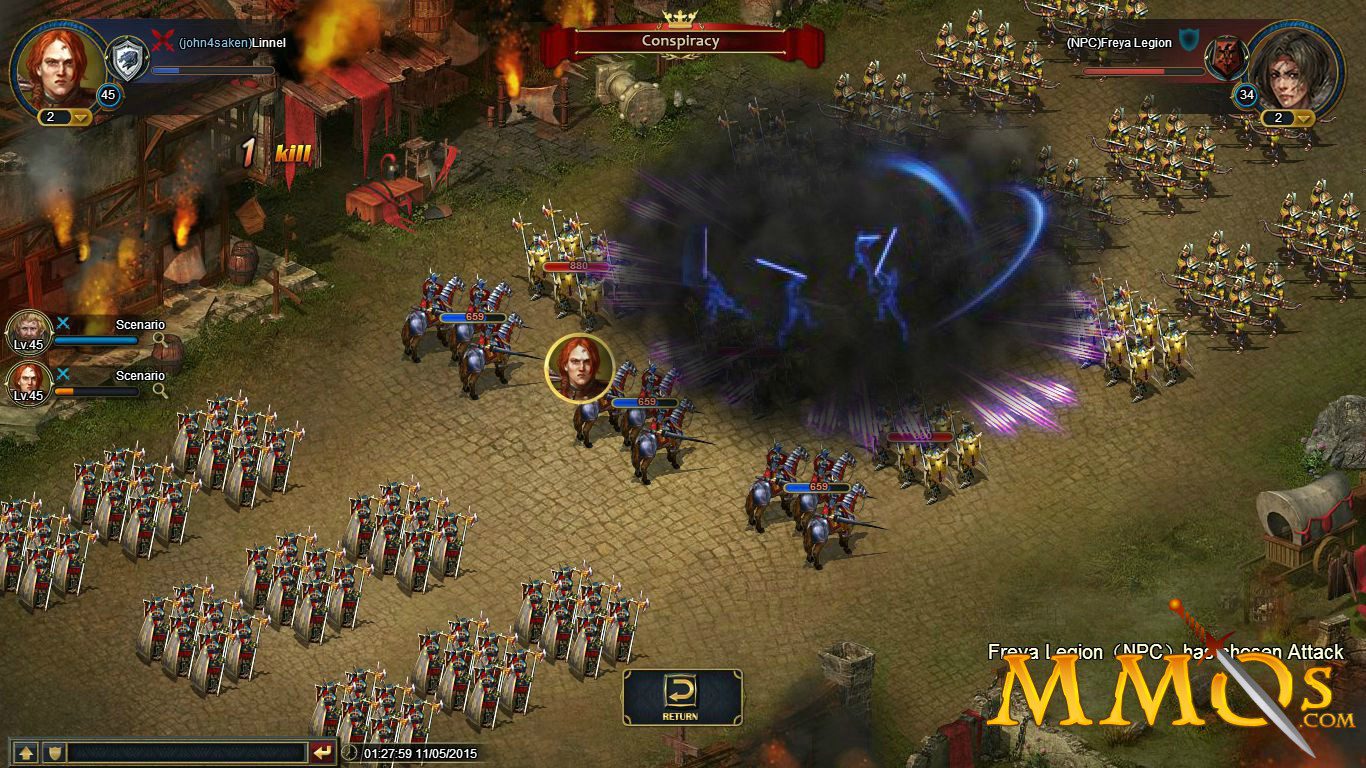The image size is (1366, 768).
Task: Toggle the blue swords beside the first Scenario
Action: [64, 322]
